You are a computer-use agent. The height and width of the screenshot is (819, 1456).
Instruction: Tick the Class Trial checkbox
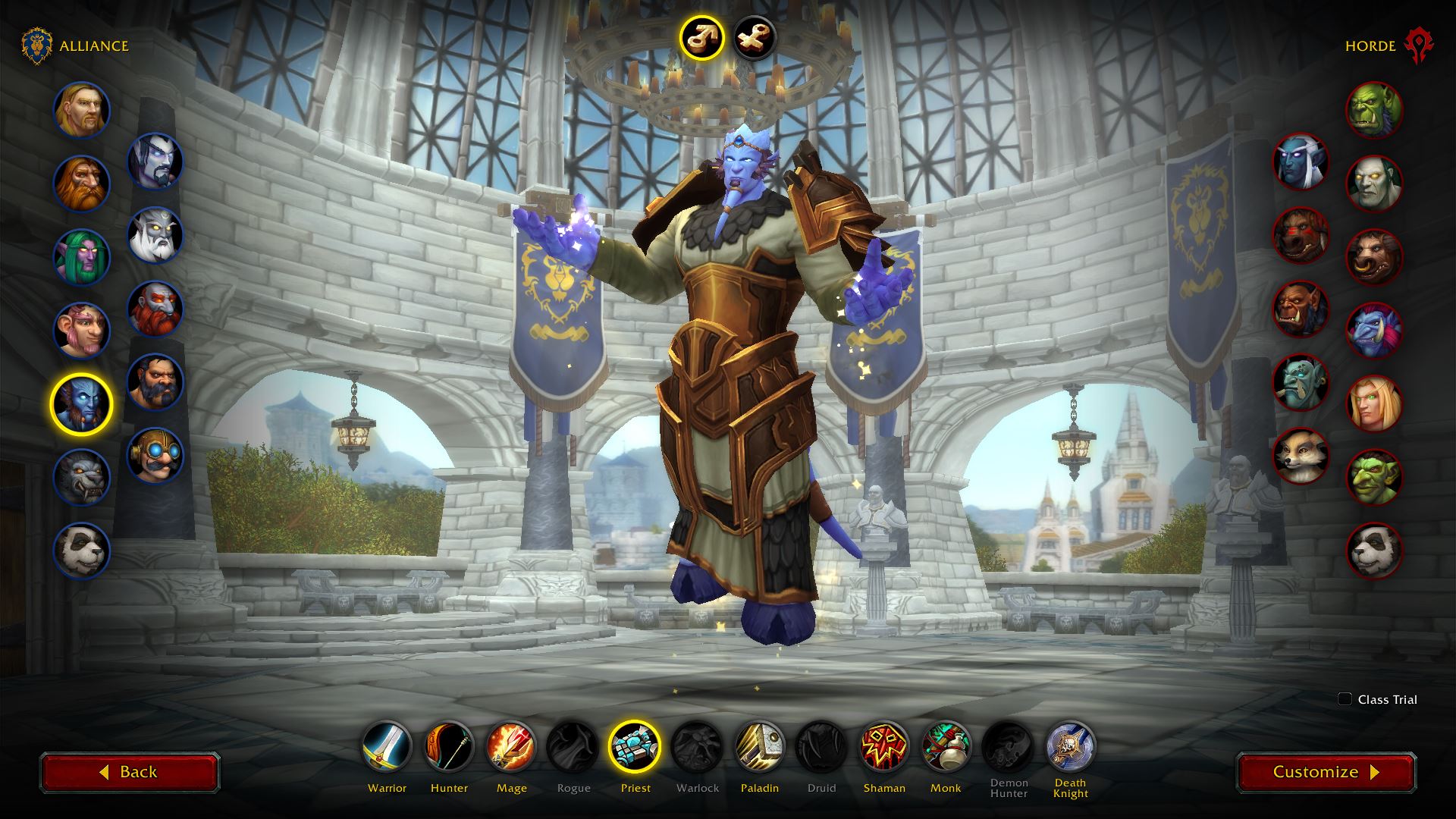1345,699
